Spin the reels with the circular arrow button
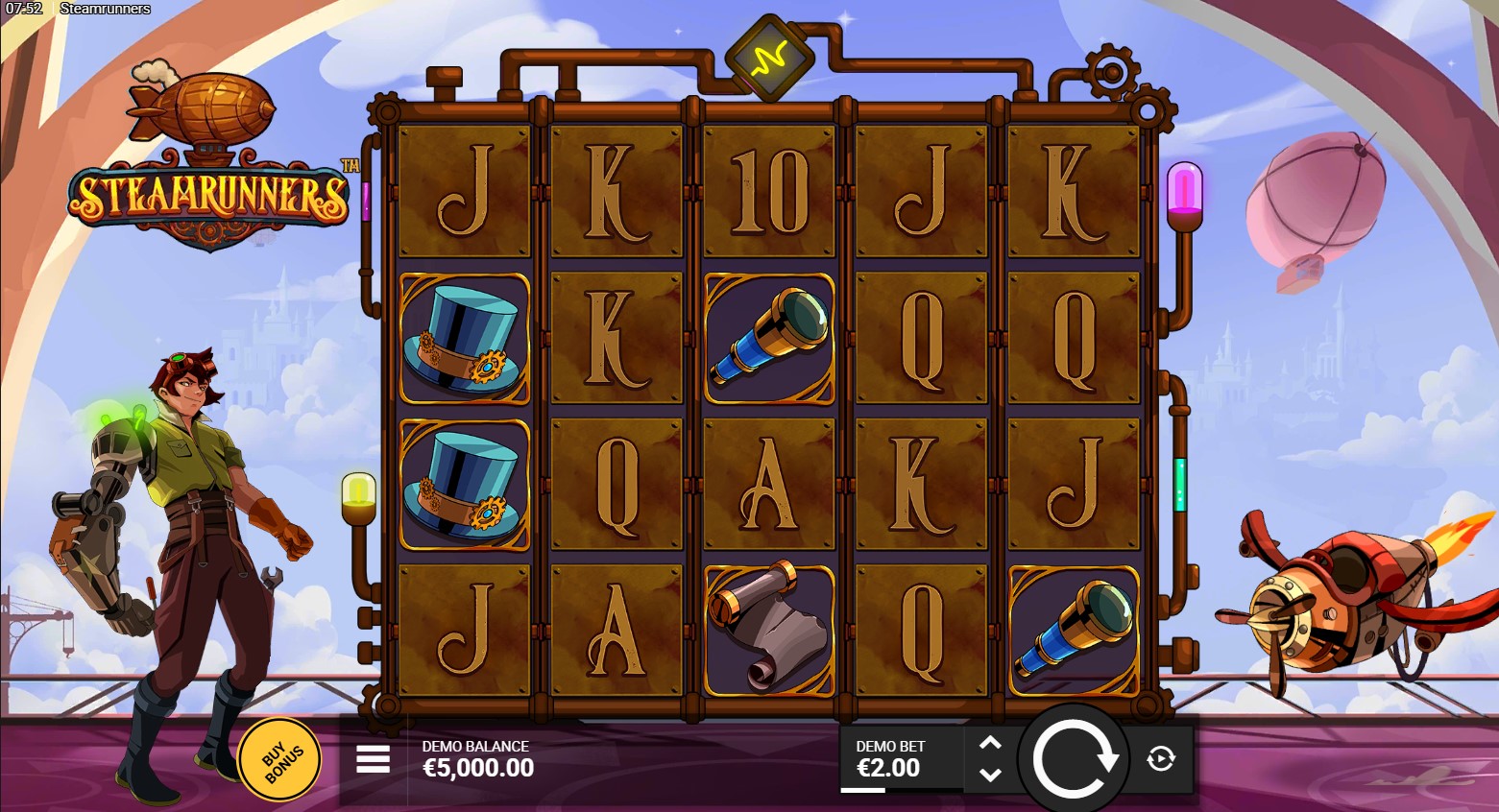The image size is (1499, 812). [x=1074, y=759]
